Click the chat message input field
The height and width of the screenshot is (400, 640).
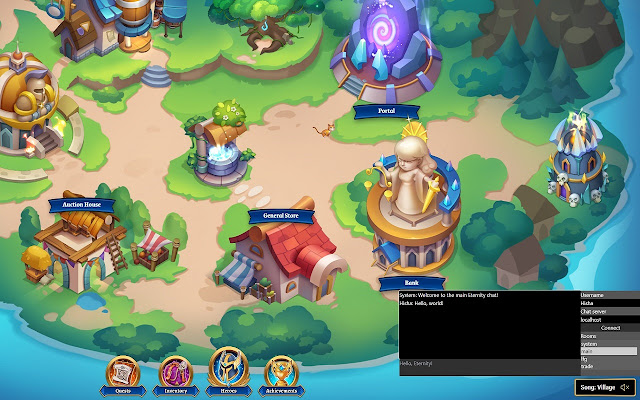pyautogui.click(x=488, y=362)
